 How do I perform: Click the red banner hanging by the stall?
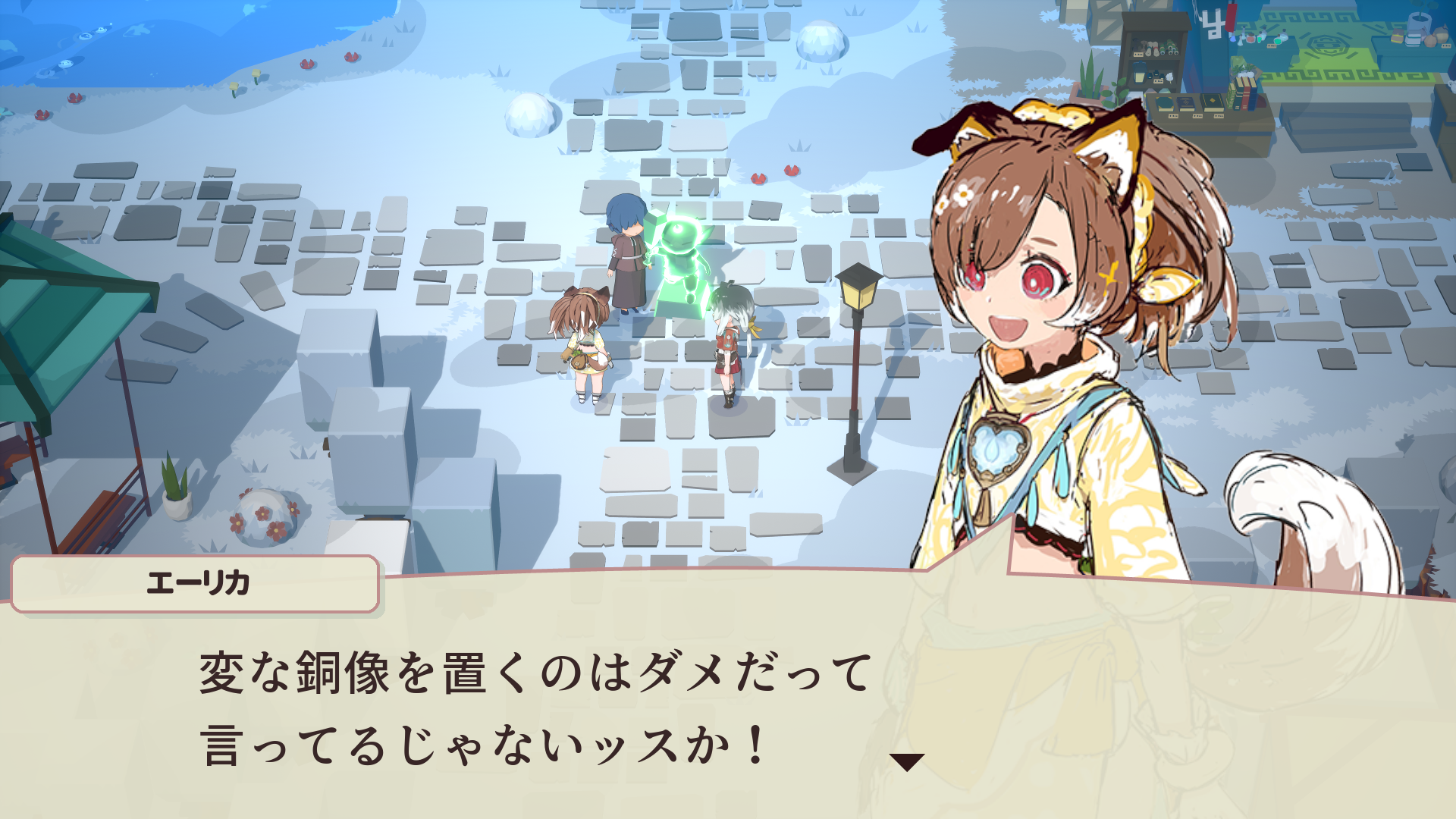click(1230, 17)
